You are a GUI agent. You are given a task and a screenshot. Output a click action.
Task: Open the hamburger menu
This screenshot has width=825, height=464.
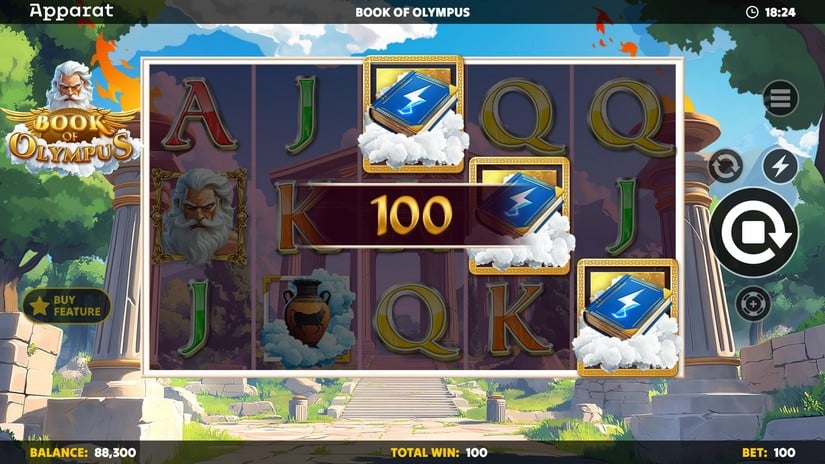coord(780,98)
